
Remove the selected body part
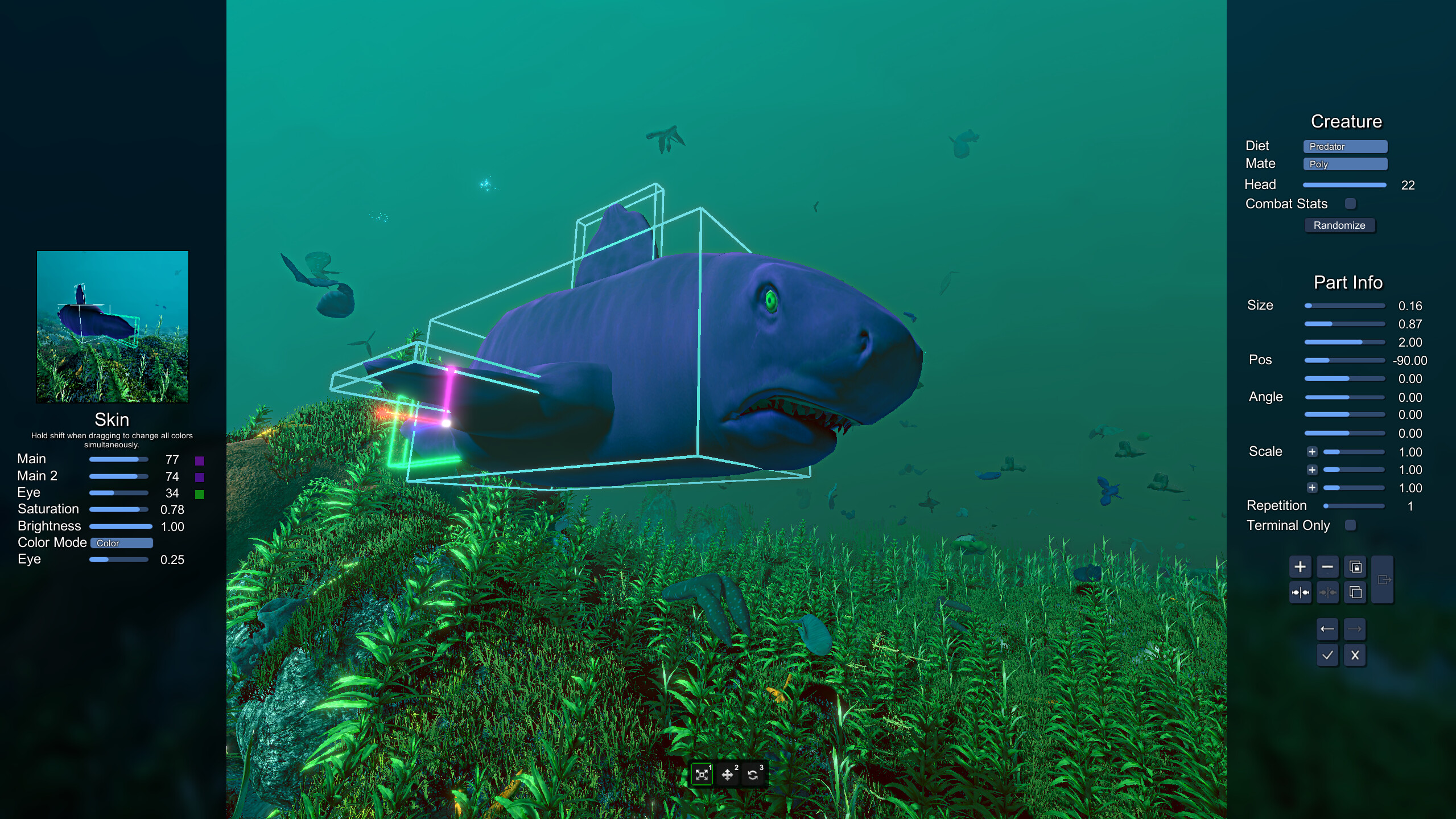[x=1327, y=567]
